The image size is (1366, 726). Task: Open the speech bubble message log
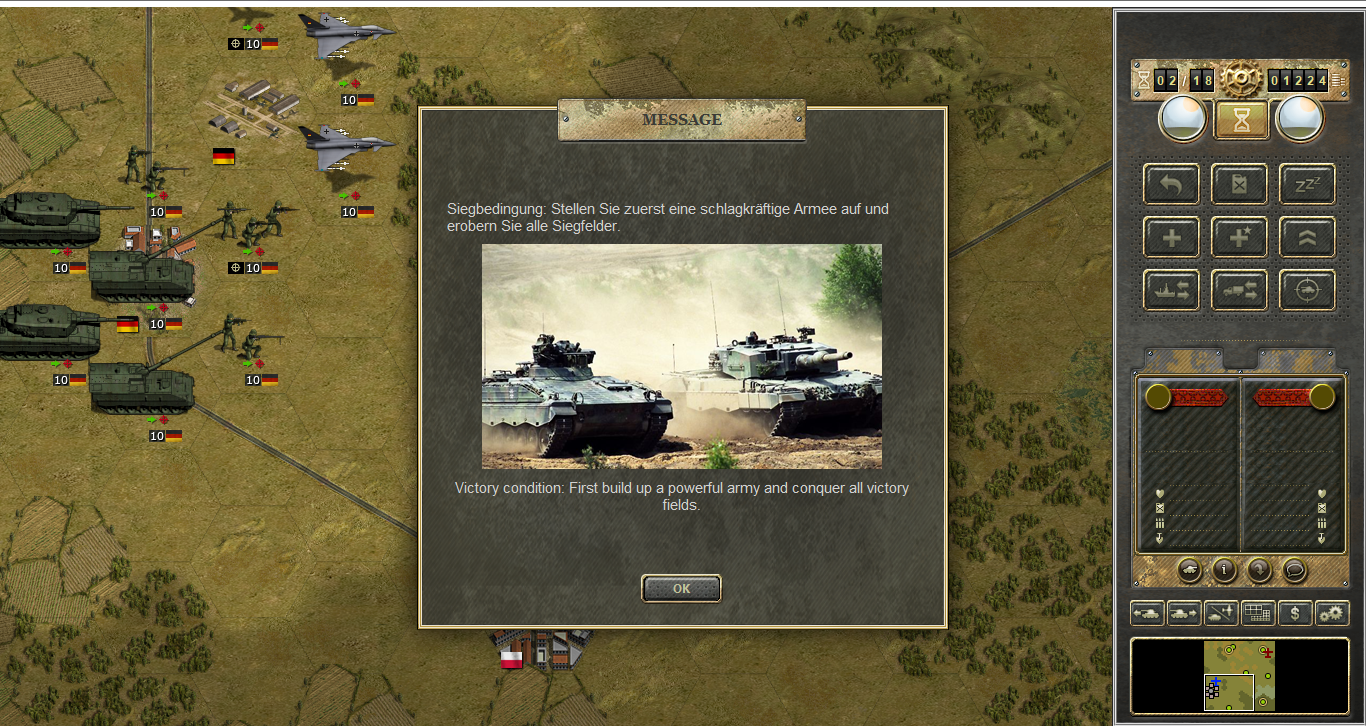[1294, 570]
